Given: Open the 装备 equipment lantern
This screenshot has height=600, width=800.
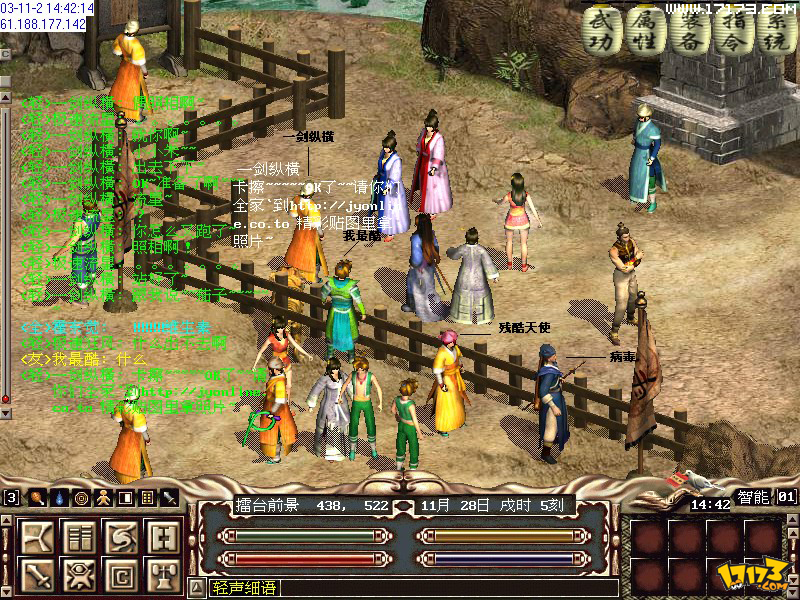Looking at the screenshot, I should (x=689, y=30).
